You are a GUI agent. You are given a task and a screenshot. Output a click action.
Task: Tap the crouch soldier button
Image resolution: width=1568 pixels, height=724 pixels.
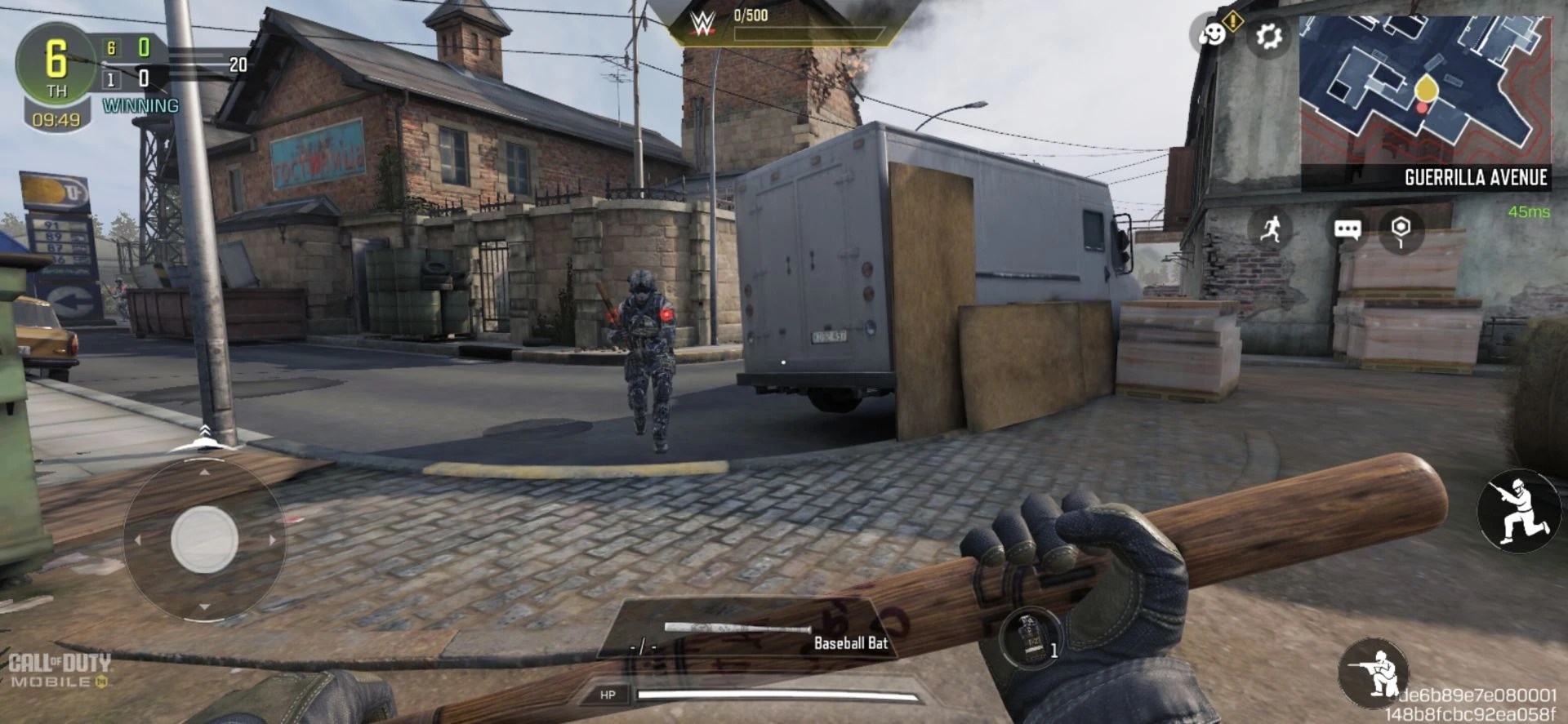(x=1374, y=673)
